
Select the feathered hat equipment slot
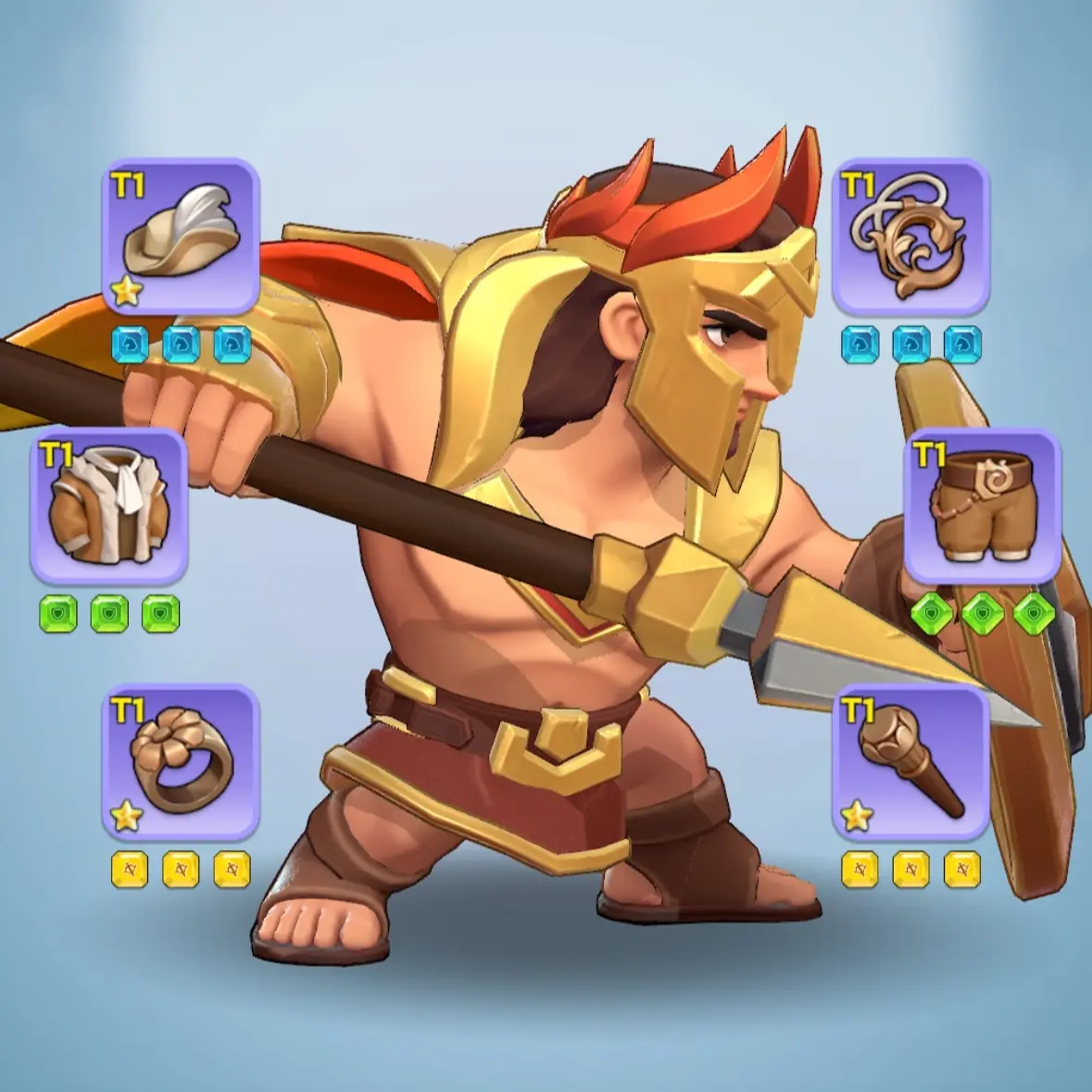tap(181, 237)
